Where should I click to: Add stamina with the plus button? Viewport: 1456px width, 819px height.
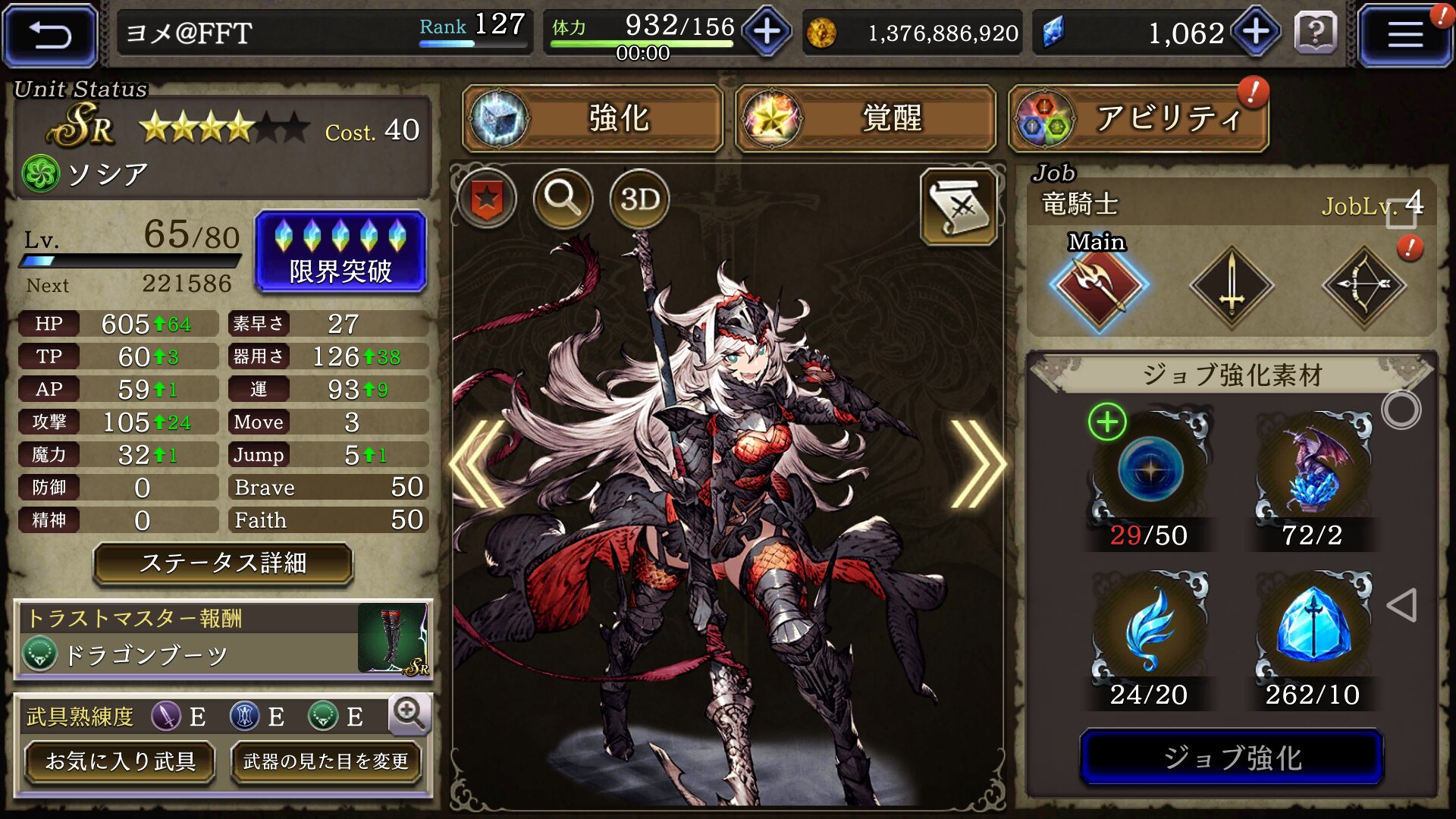coord(767,32)
